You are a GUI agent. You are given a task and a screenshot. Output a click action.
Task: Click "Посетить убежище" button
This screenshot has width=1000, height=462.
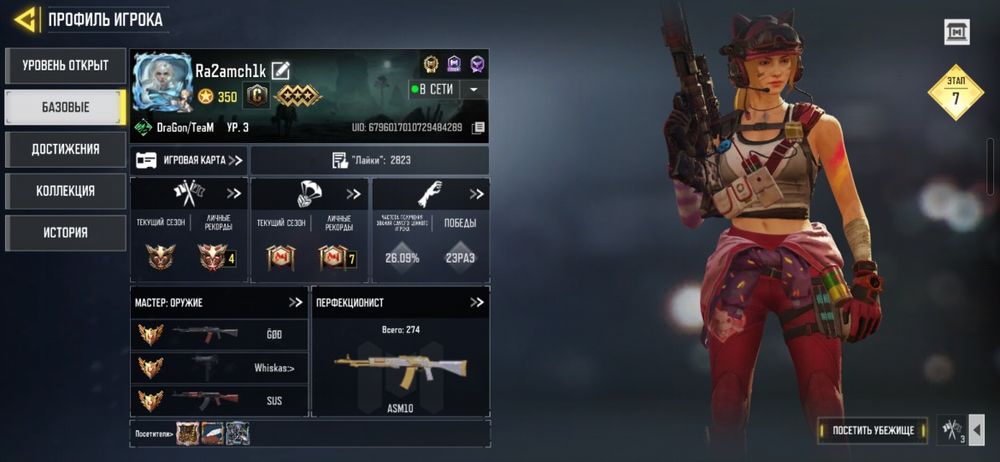point(872,430)
